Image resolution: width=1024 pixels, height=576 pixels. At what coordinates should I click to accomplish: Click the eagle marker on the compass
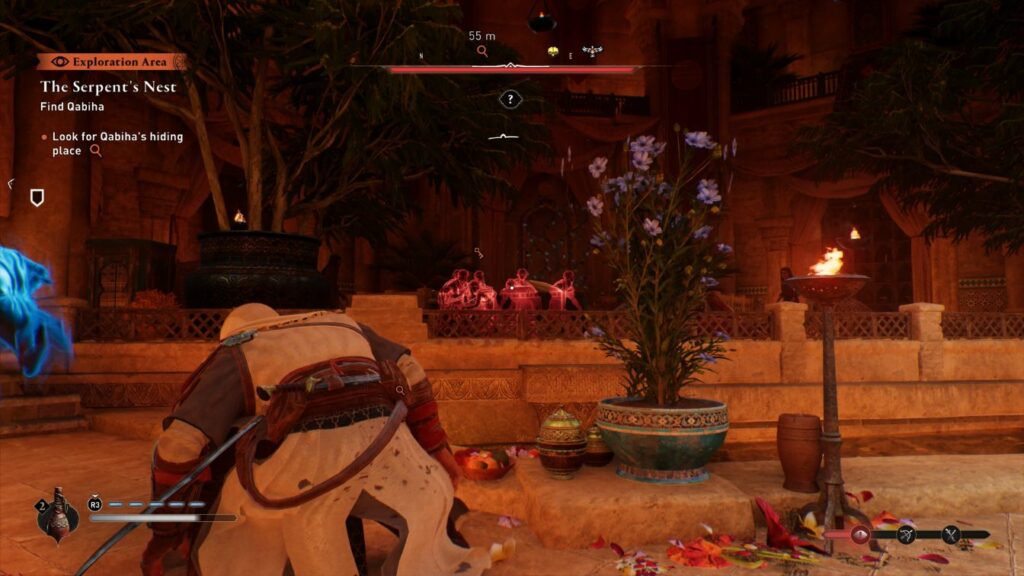coord(593,50)
